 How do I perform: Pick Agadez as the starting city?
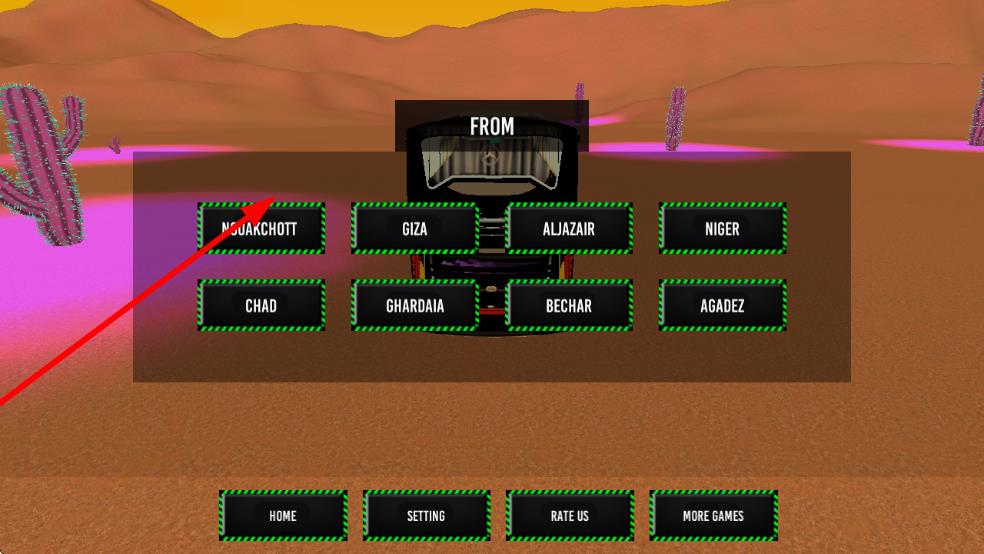click(722, 305)
